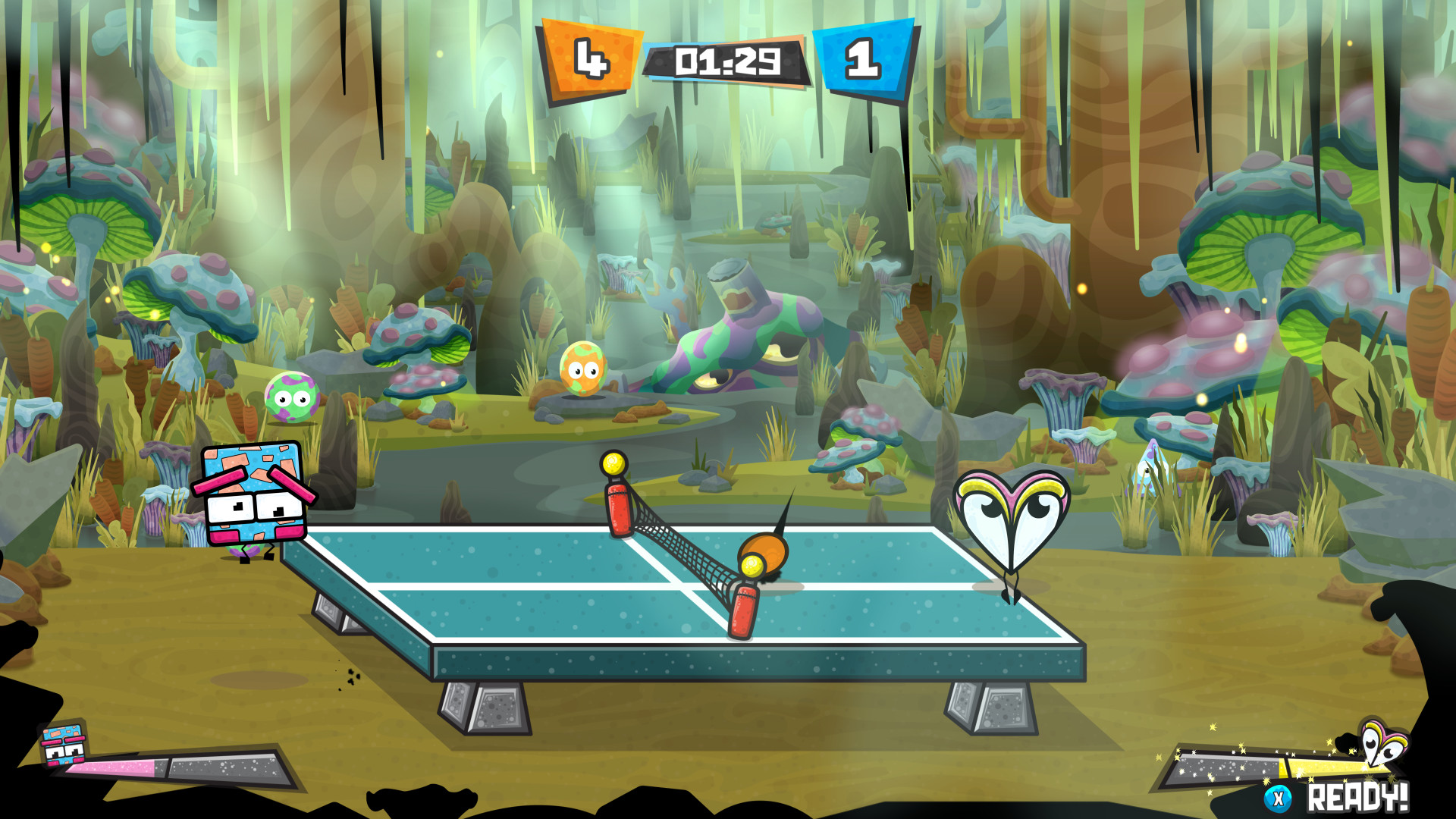
Task: Toggle the heart-shaped owl player's ready state
Action: pos(1358,797)
